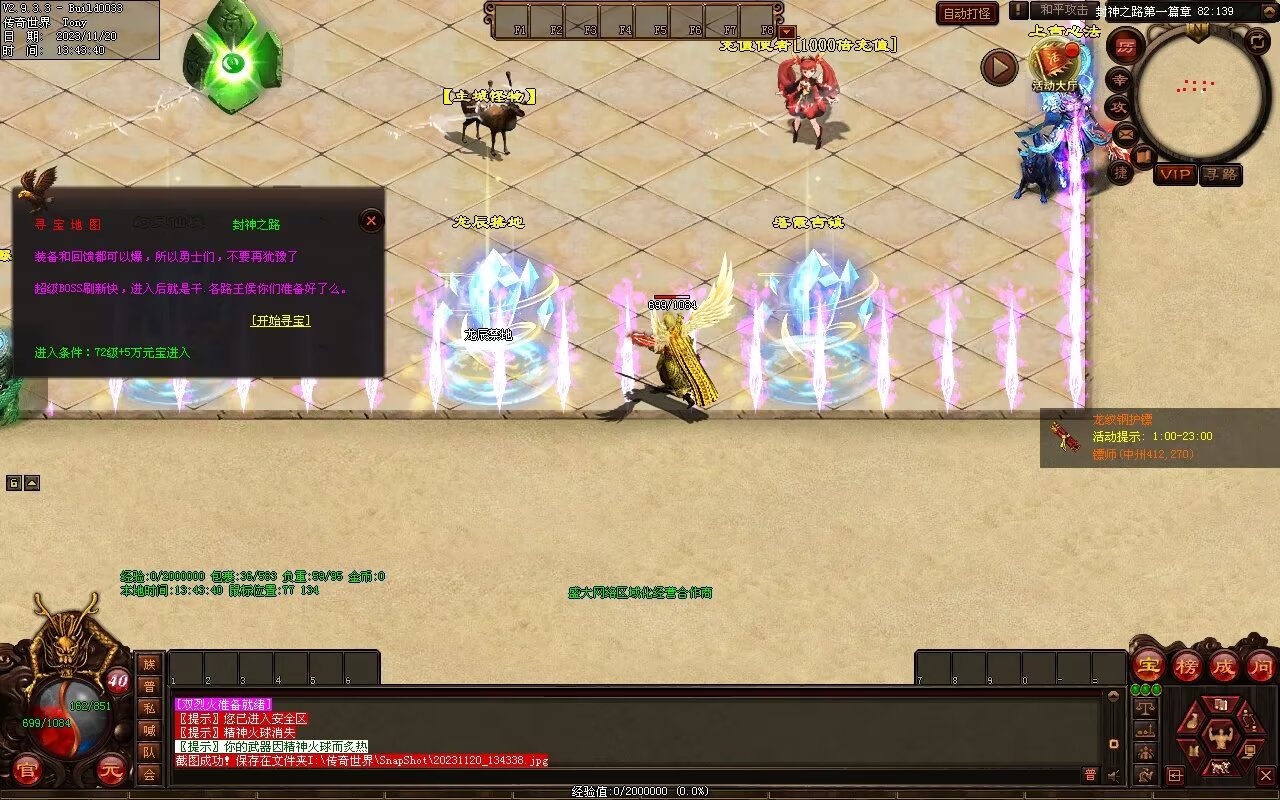The height and width of the screenshot is (800, 1280).
Task: Select the 族 clan chat channel
Action: pos(149,664)
